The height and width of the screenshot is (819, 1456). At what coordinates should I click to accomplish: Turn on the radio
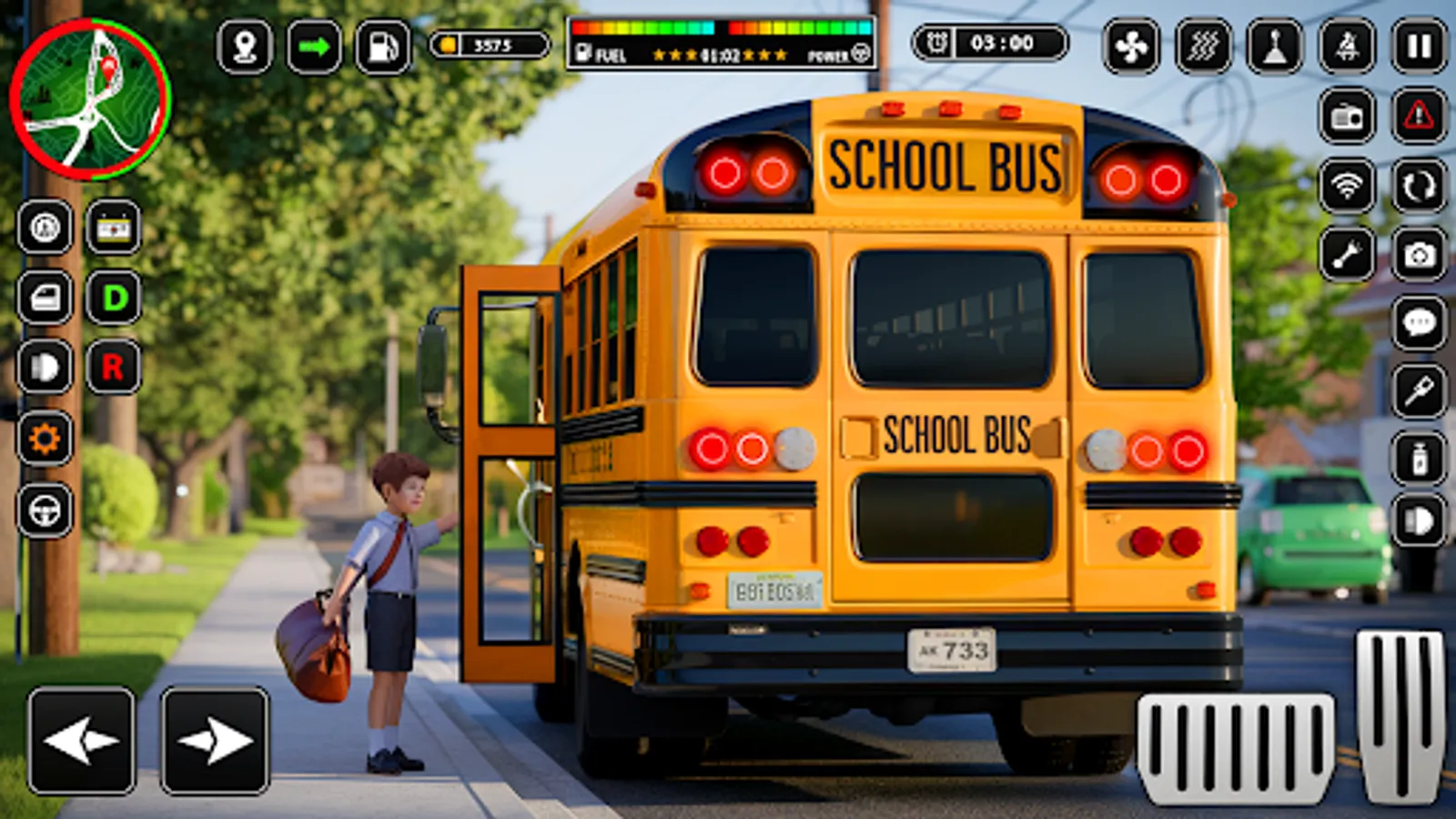click(1345, 118)
